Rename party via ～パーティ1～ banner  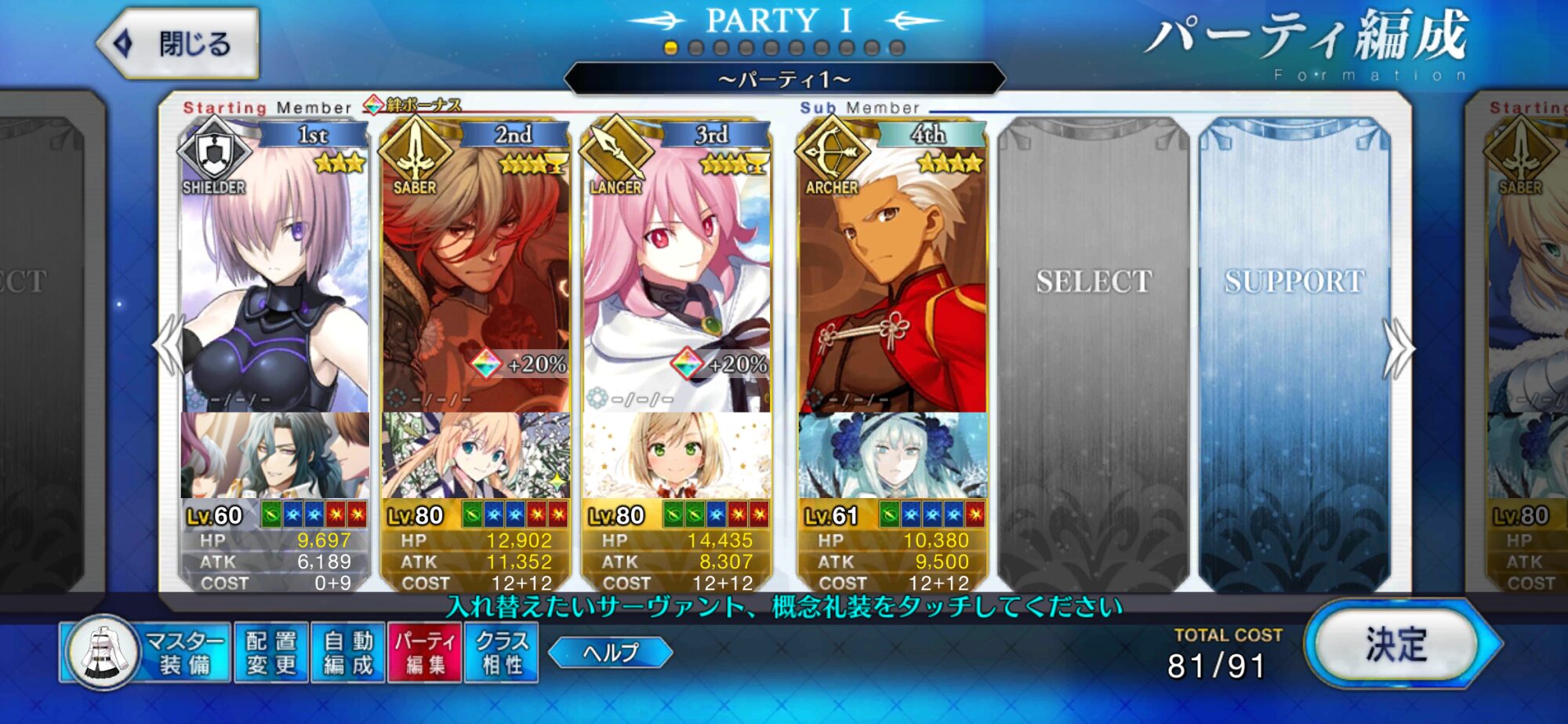click(x=784, y=79)
